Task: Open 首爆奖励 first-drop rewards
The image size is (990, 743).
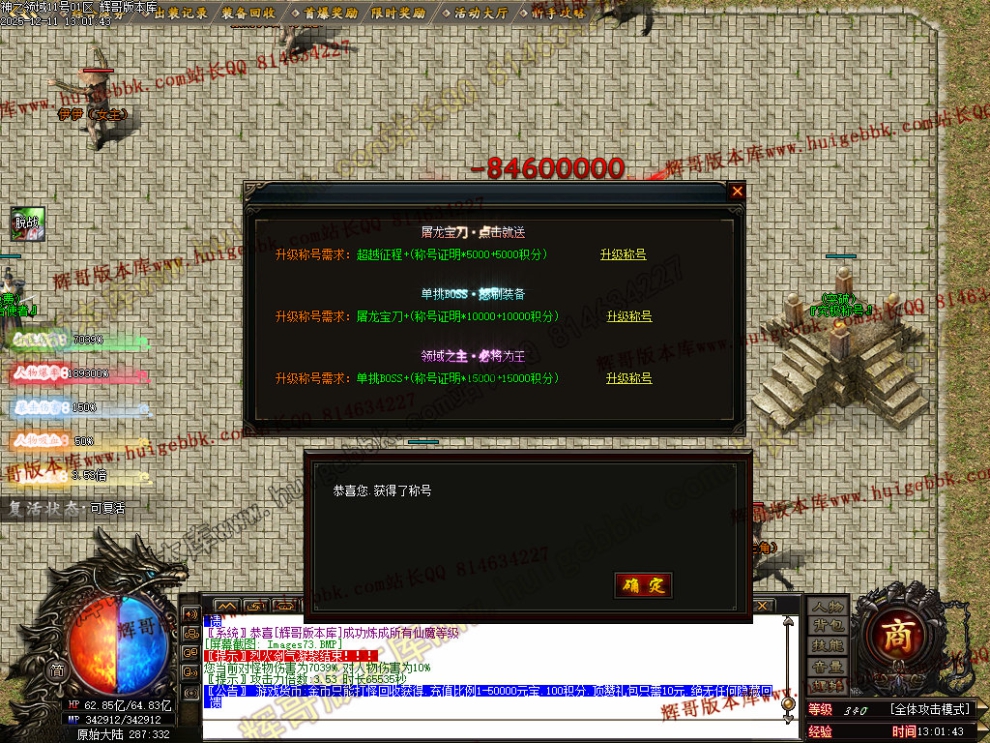Action: click(x=322, y=13)
